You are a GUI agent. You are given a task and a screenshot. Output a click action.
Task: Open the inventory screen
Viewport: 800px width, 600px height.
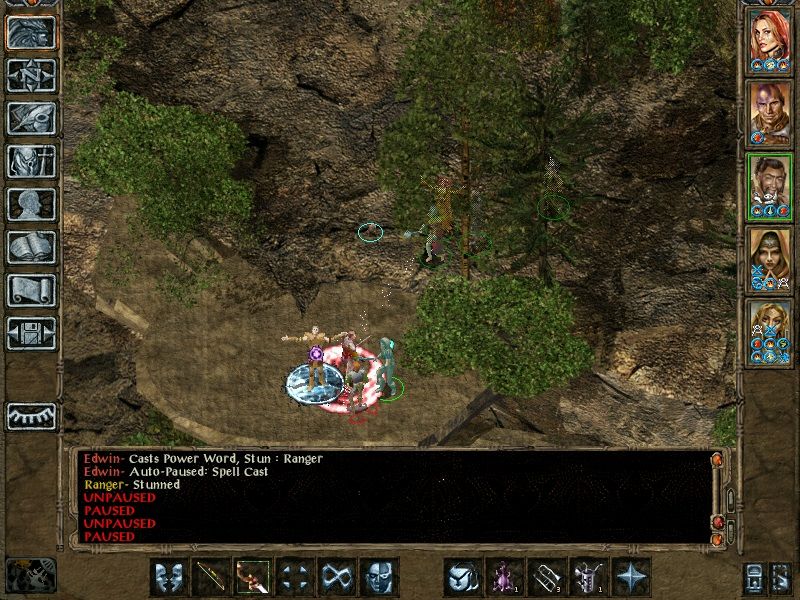tap(31, 161)
